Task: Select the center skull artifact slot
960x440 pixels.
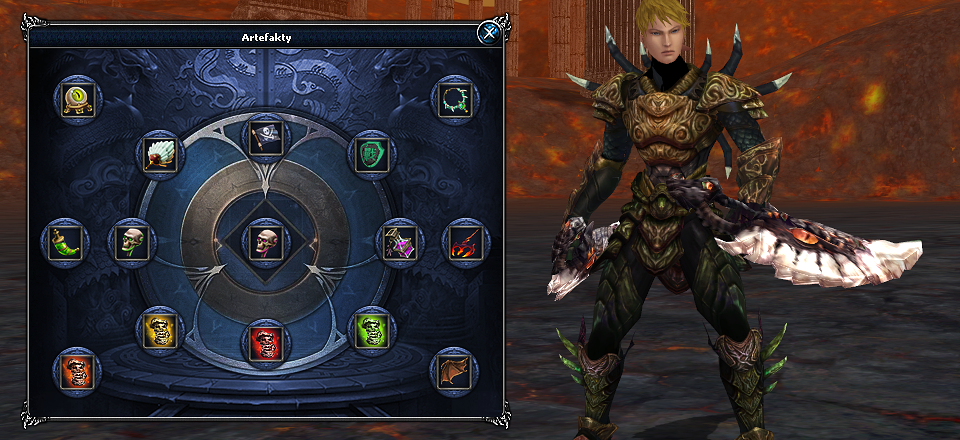Action: [x=264, y=241]
